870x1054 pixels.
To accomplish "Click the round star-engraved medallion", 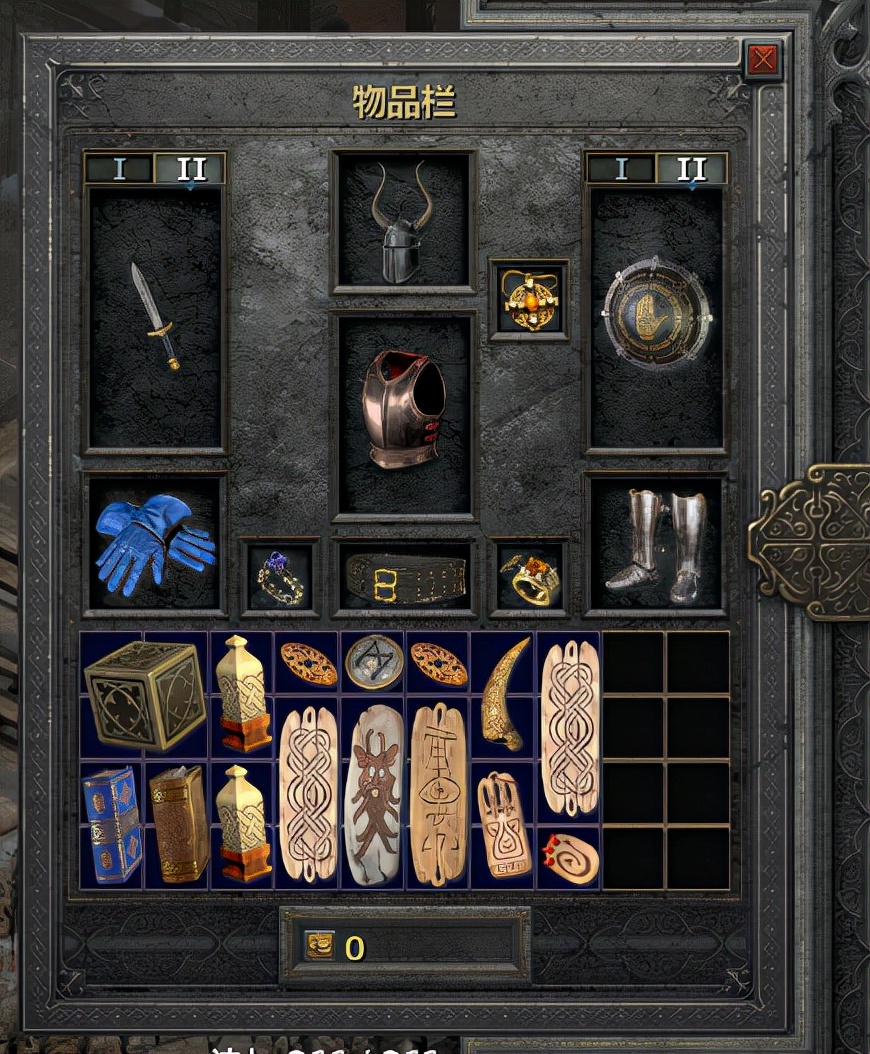I will click(x=373, y=661).
